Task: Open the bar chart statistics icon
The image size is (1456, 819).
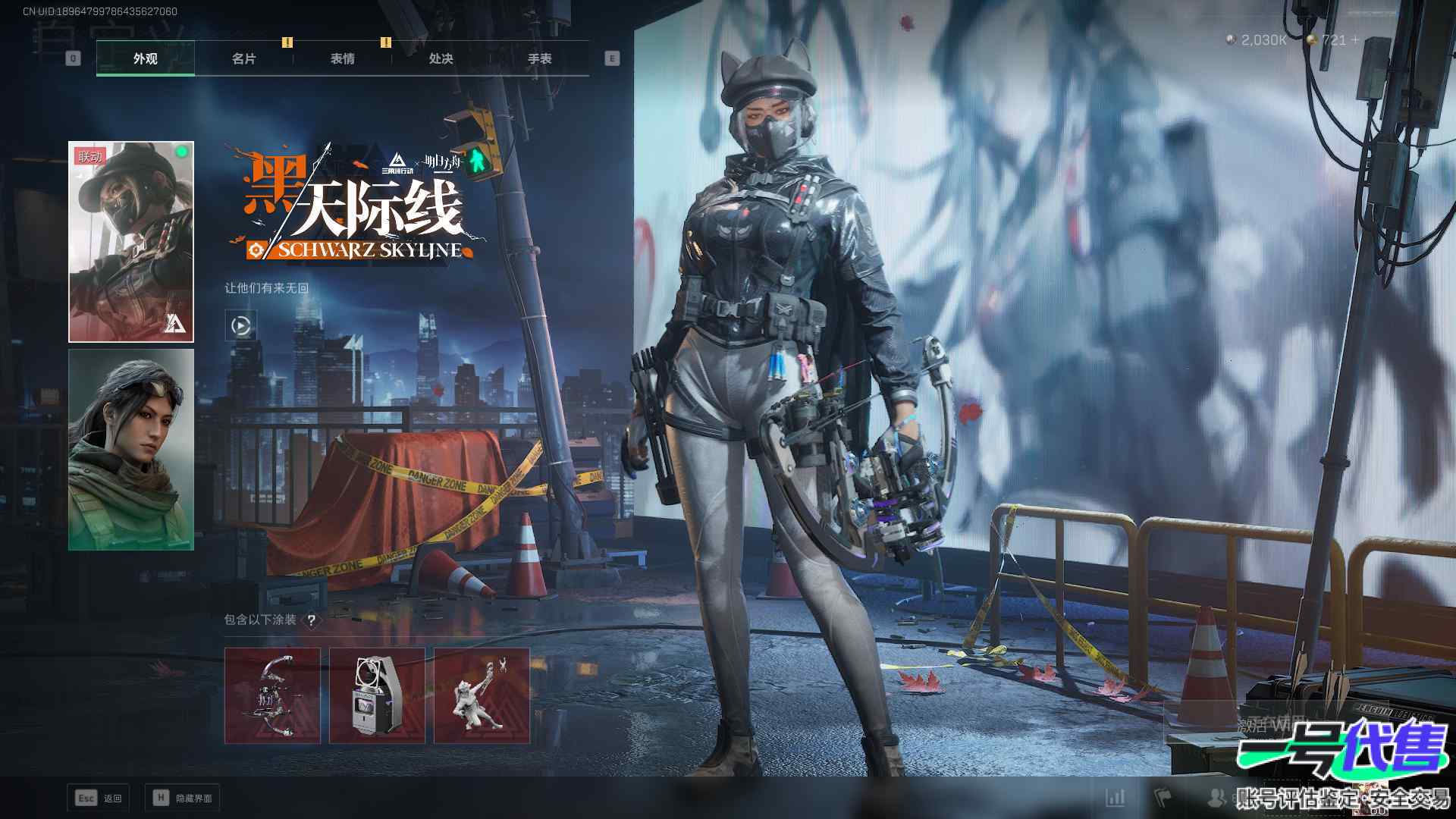Action: [1116, 797]
